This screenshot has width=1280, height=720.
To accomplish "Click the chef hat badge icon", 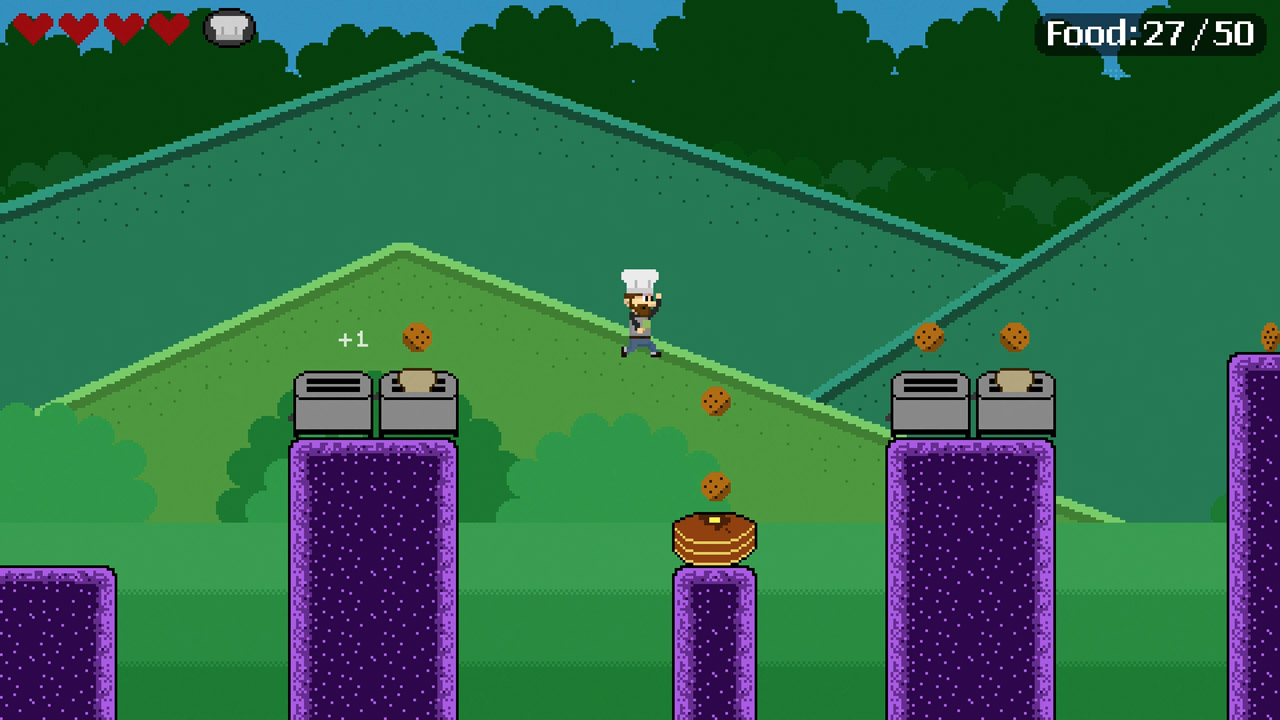I will [228, 28].
